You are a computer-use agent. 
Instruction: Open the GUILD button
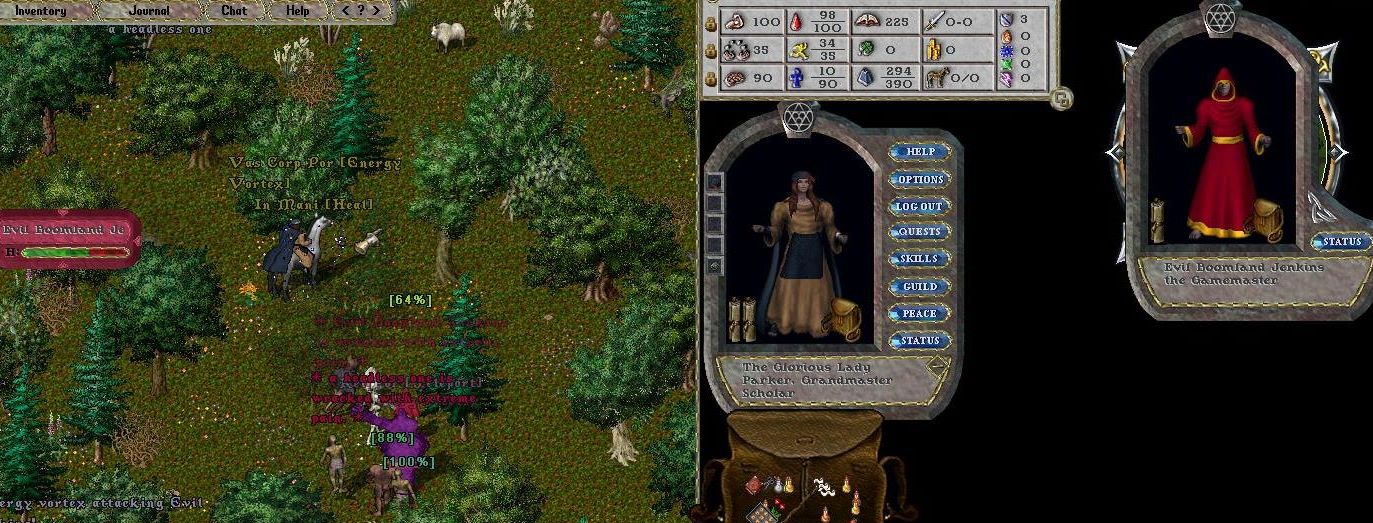919,286
